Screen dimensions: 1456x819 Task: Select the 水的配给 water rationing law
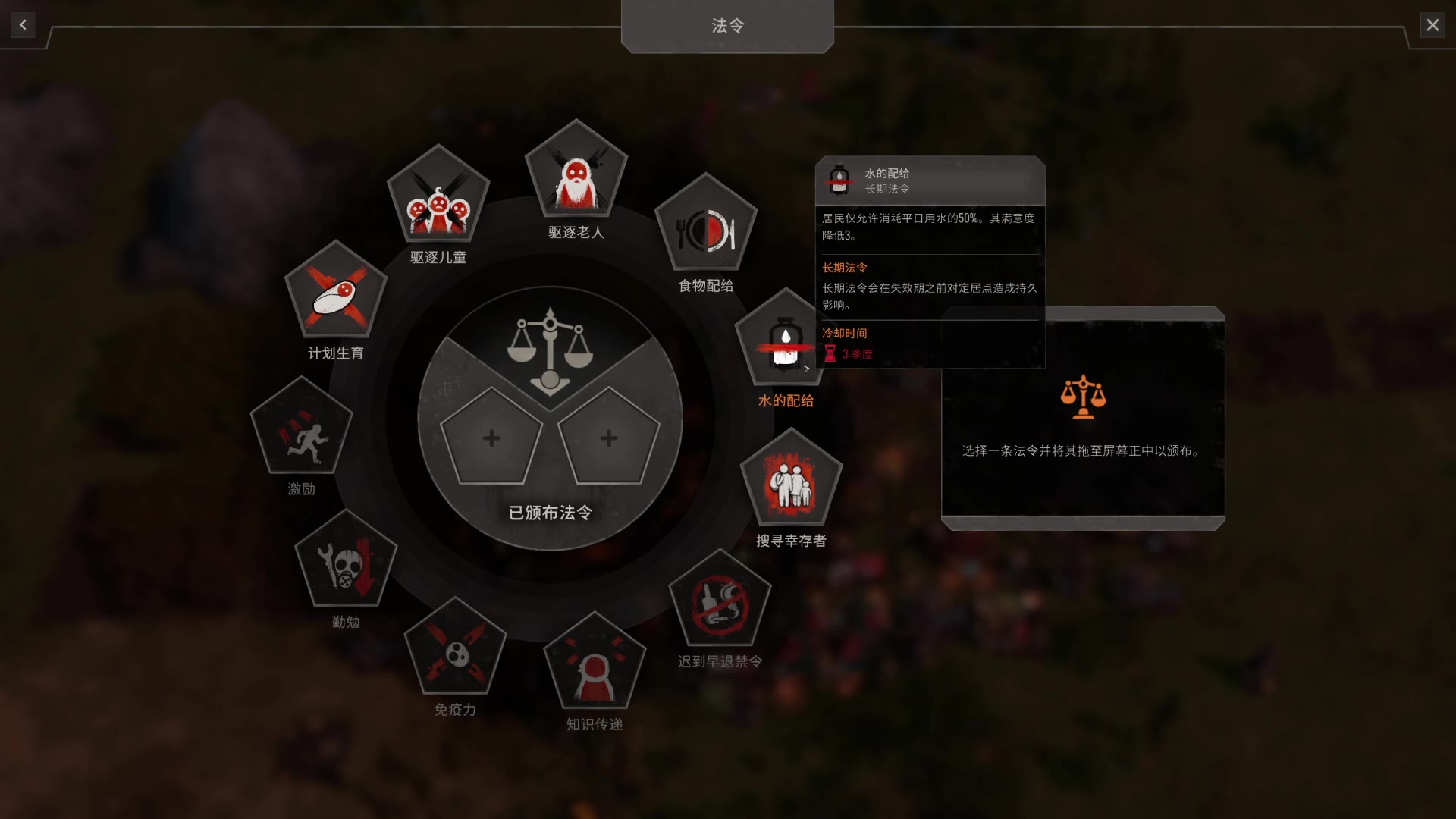click(x=783, y=343)
